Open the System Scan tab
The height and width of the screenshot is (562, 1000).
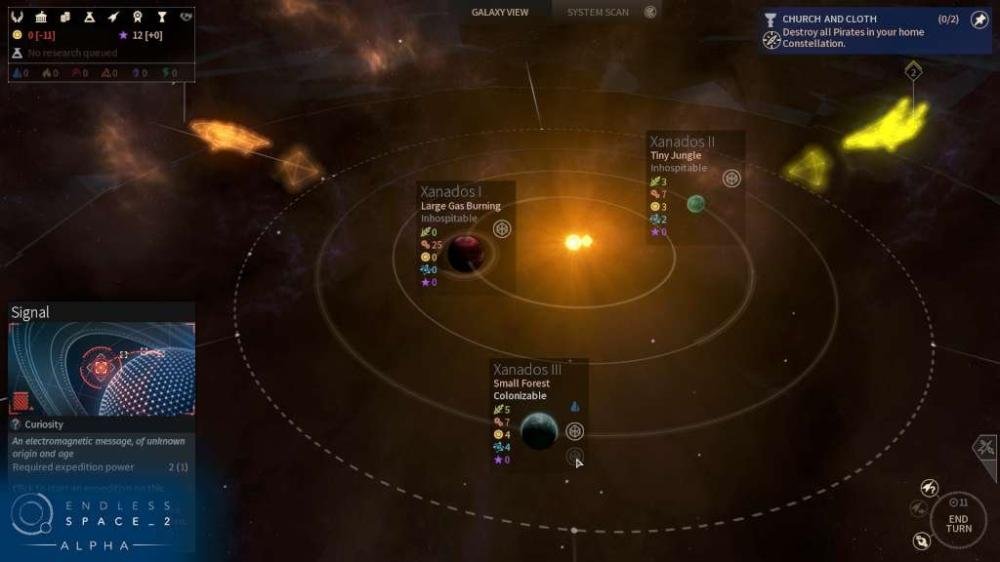pyautogui.click(x=598, y=12)
